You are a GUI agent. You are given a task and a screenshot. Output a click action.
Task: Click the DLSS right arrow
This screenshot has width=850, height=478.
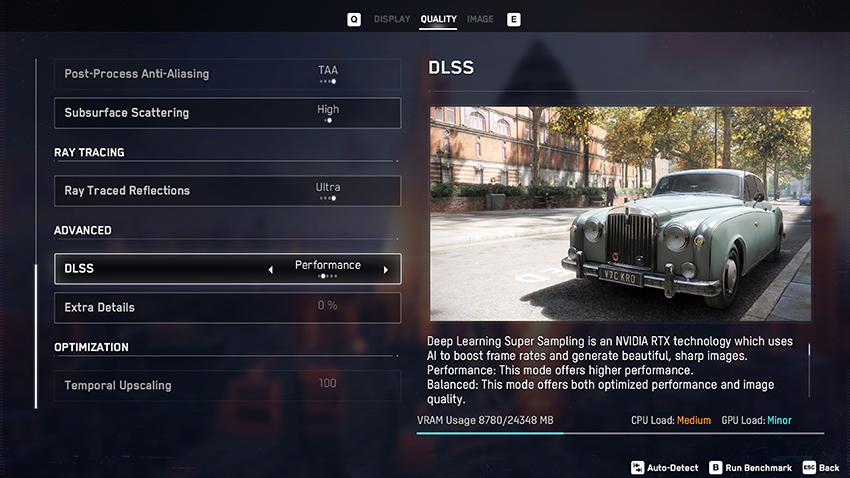(386, 269)
